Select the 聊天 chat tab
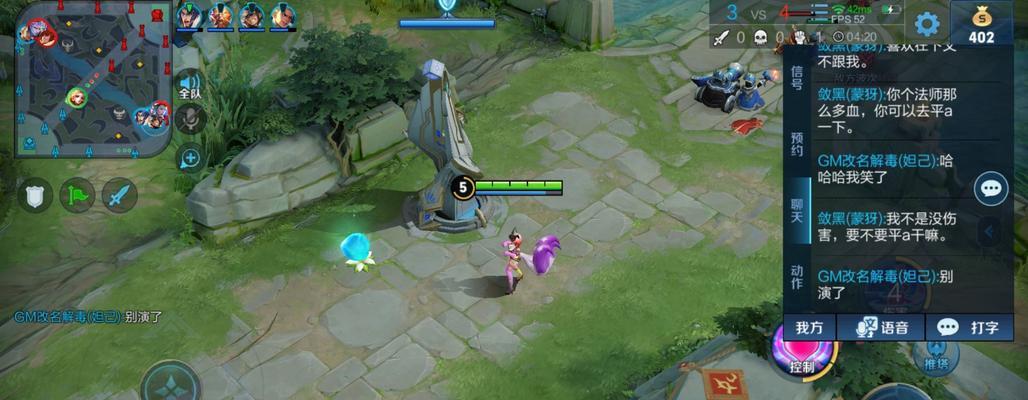 pyautogui.click(x=797, y=211)
